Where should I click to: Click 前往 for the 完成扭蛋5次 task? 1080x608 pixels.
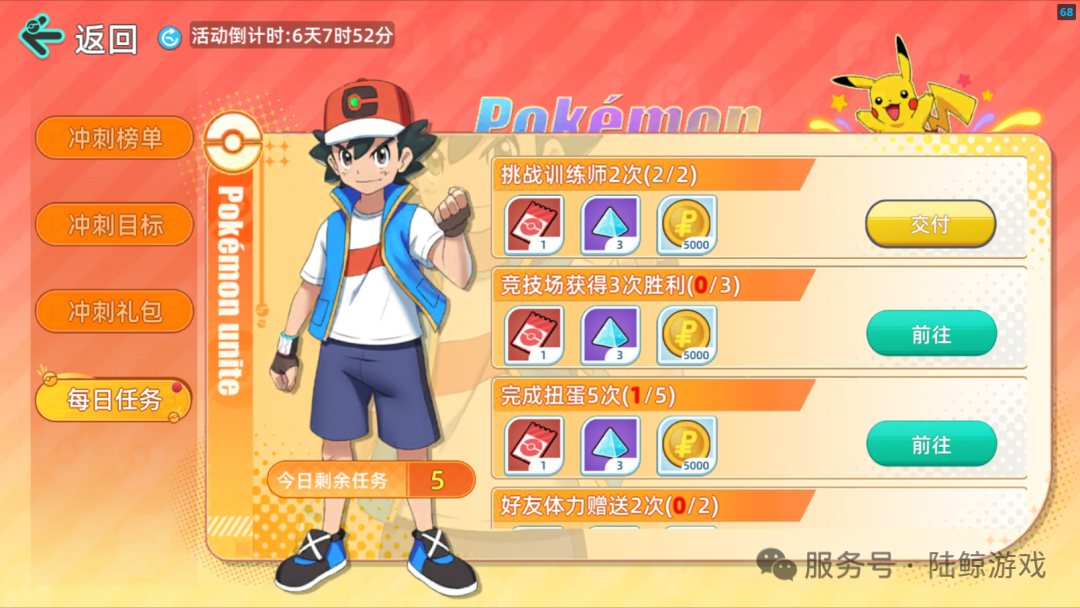[930, 444]
